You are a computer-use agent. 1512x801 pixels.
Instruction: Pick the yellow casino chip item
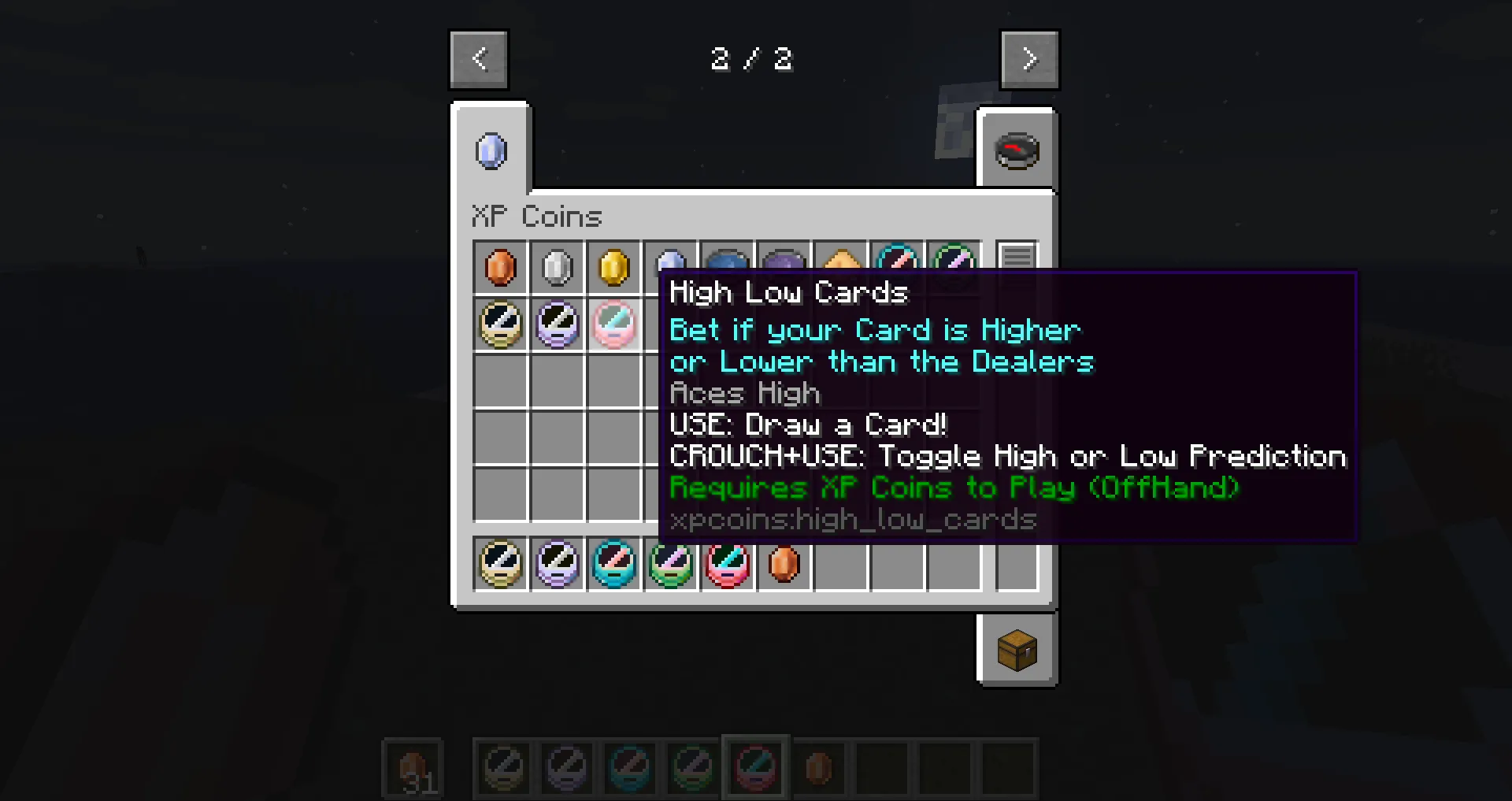pos(501,324)
